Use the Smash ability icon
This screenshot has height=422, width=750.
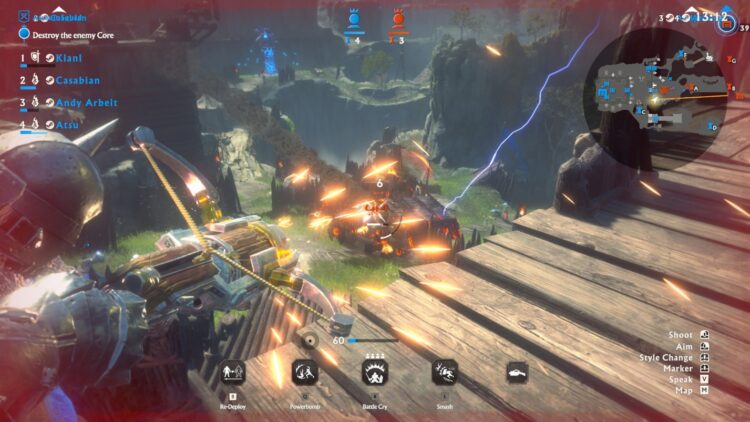coord(445,372)
